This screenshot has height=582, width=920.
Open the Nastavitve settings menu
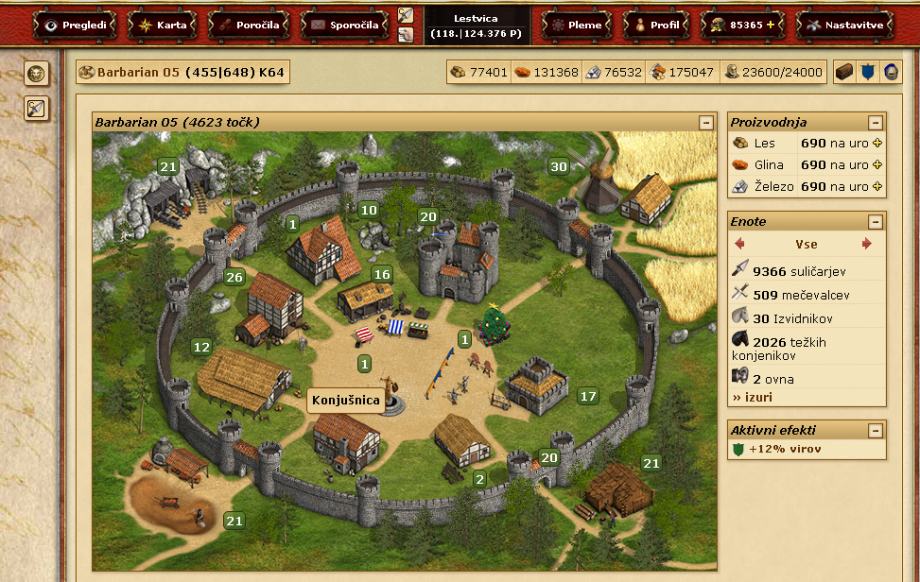pos(844,25)
